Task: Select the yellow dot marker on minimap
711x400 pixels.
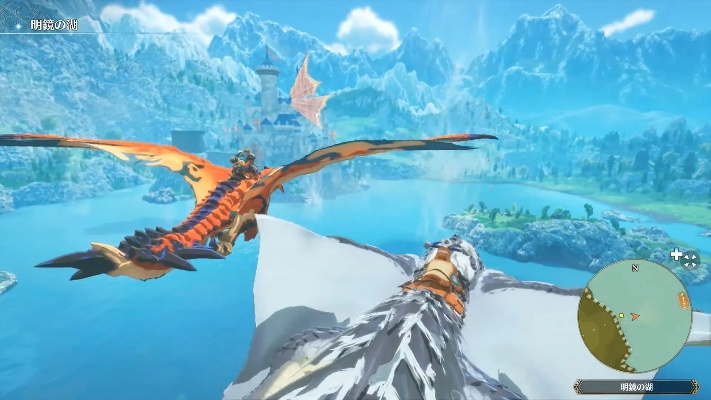Action: coord(621,316)
